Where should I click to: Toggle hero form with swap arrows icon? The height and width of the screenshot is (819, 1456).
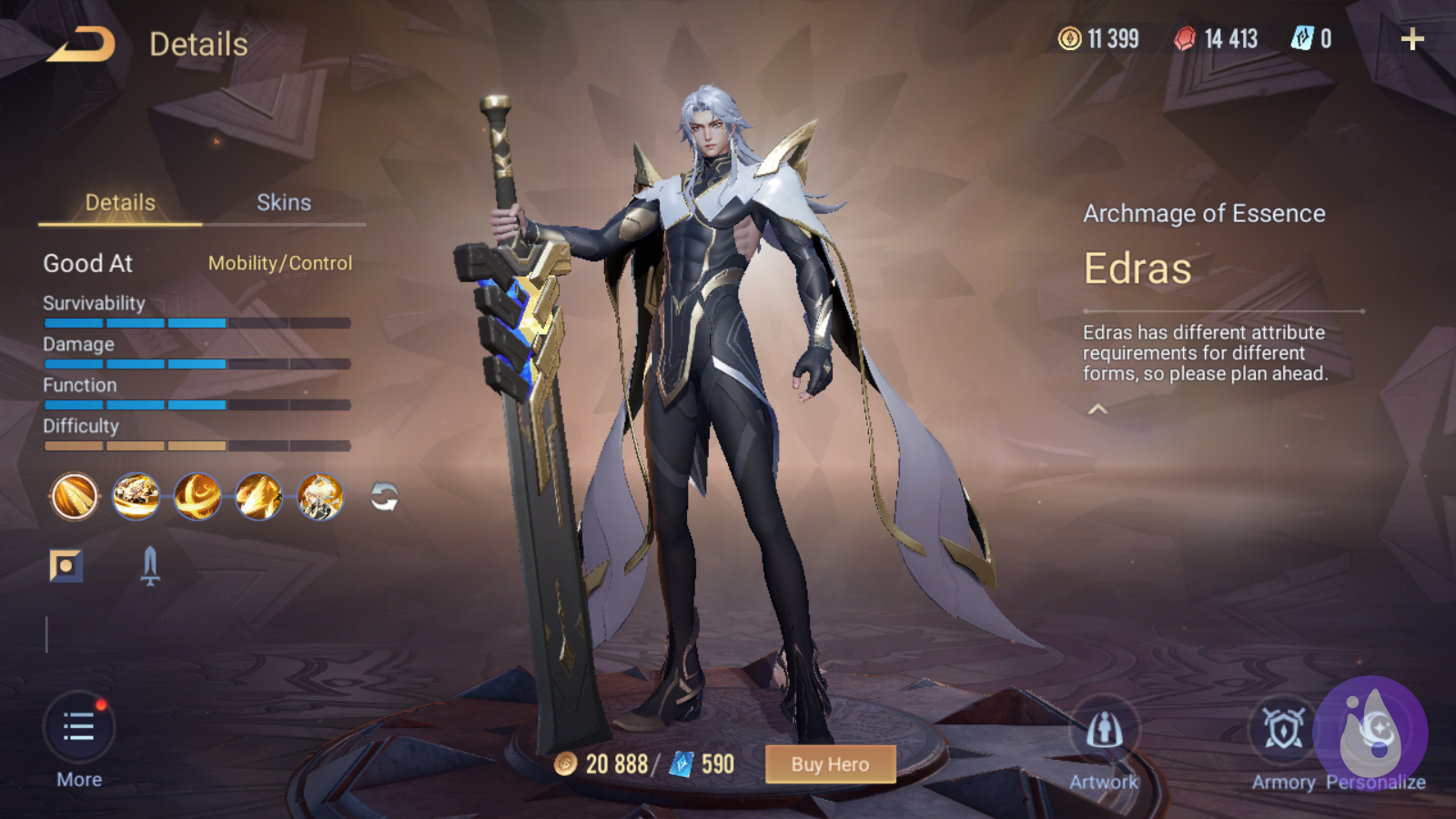click(384, 497)
